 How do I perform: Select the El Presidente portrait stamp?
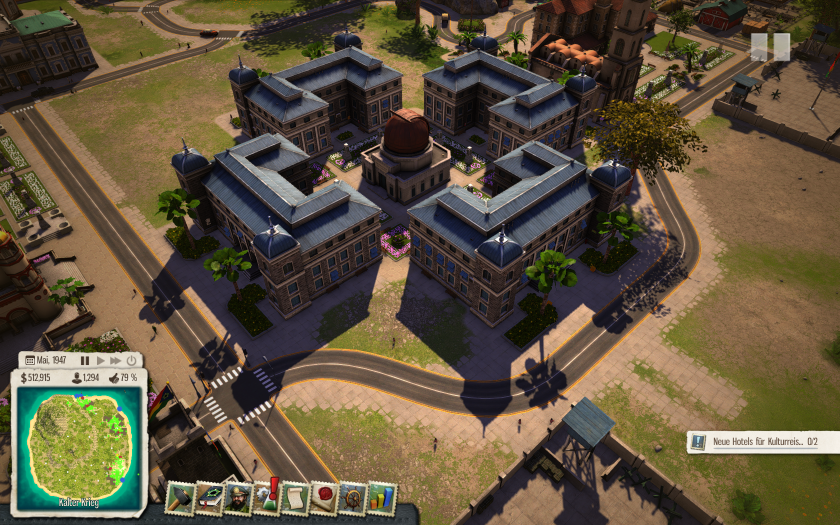tap(237, 497)
